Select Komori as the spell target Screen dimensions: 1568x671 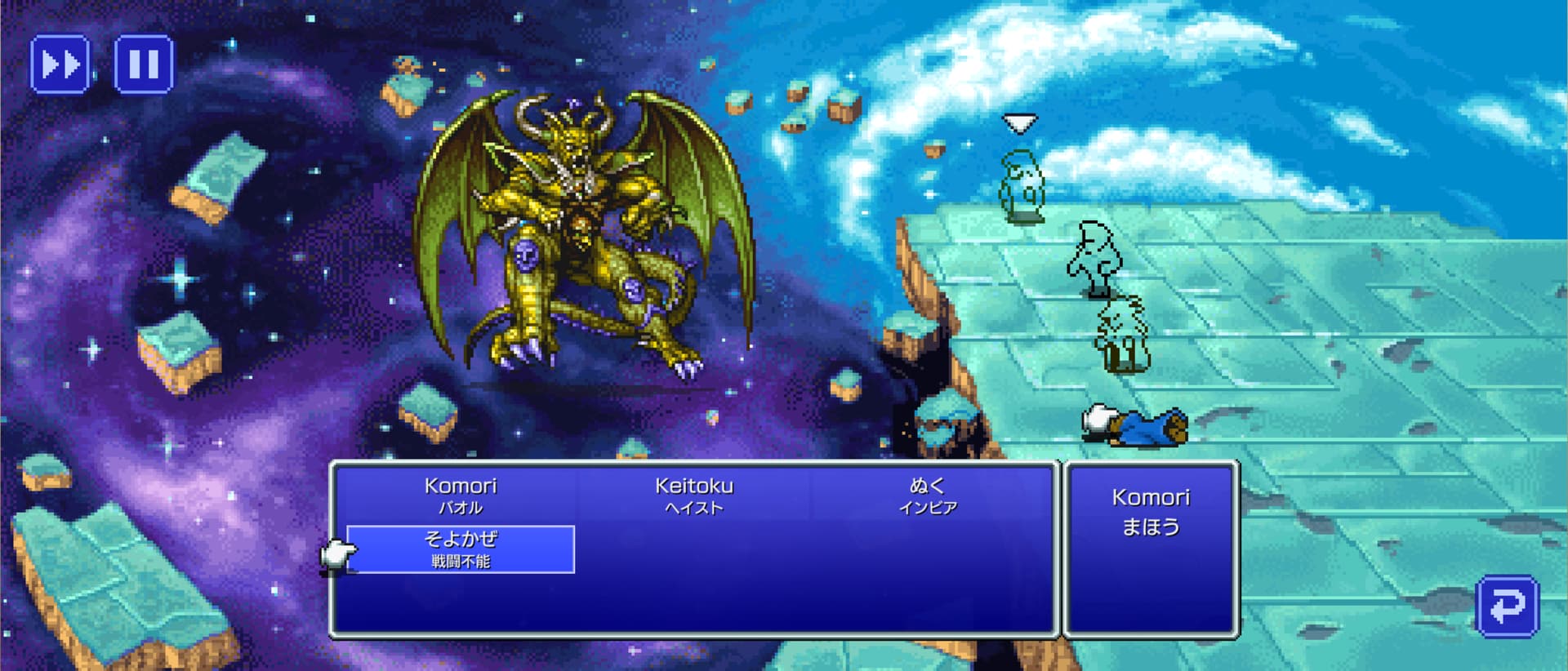(x=461, y=495)
